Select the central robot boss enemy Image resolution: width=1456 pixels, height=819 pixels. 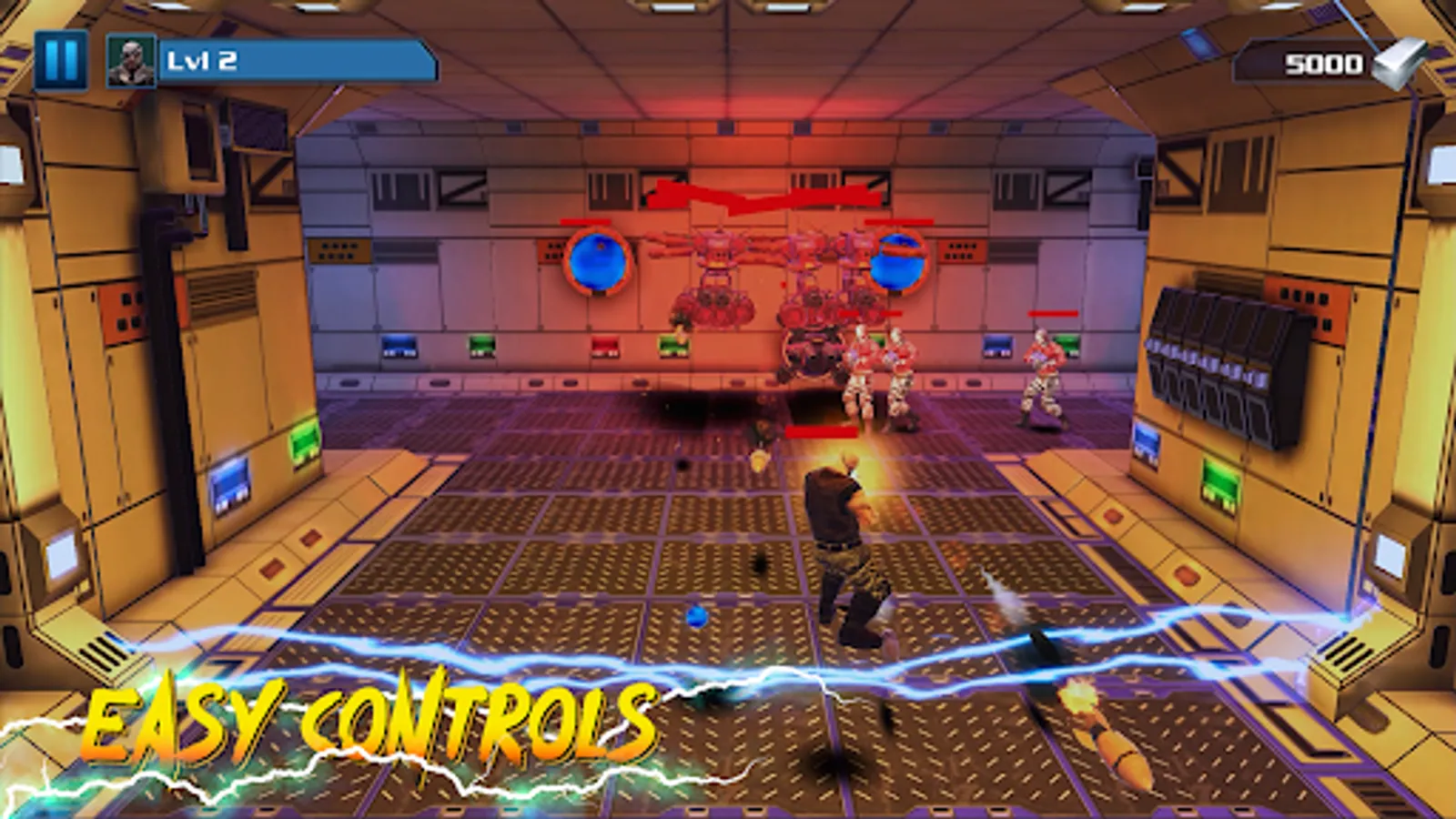tap(808, 355)
